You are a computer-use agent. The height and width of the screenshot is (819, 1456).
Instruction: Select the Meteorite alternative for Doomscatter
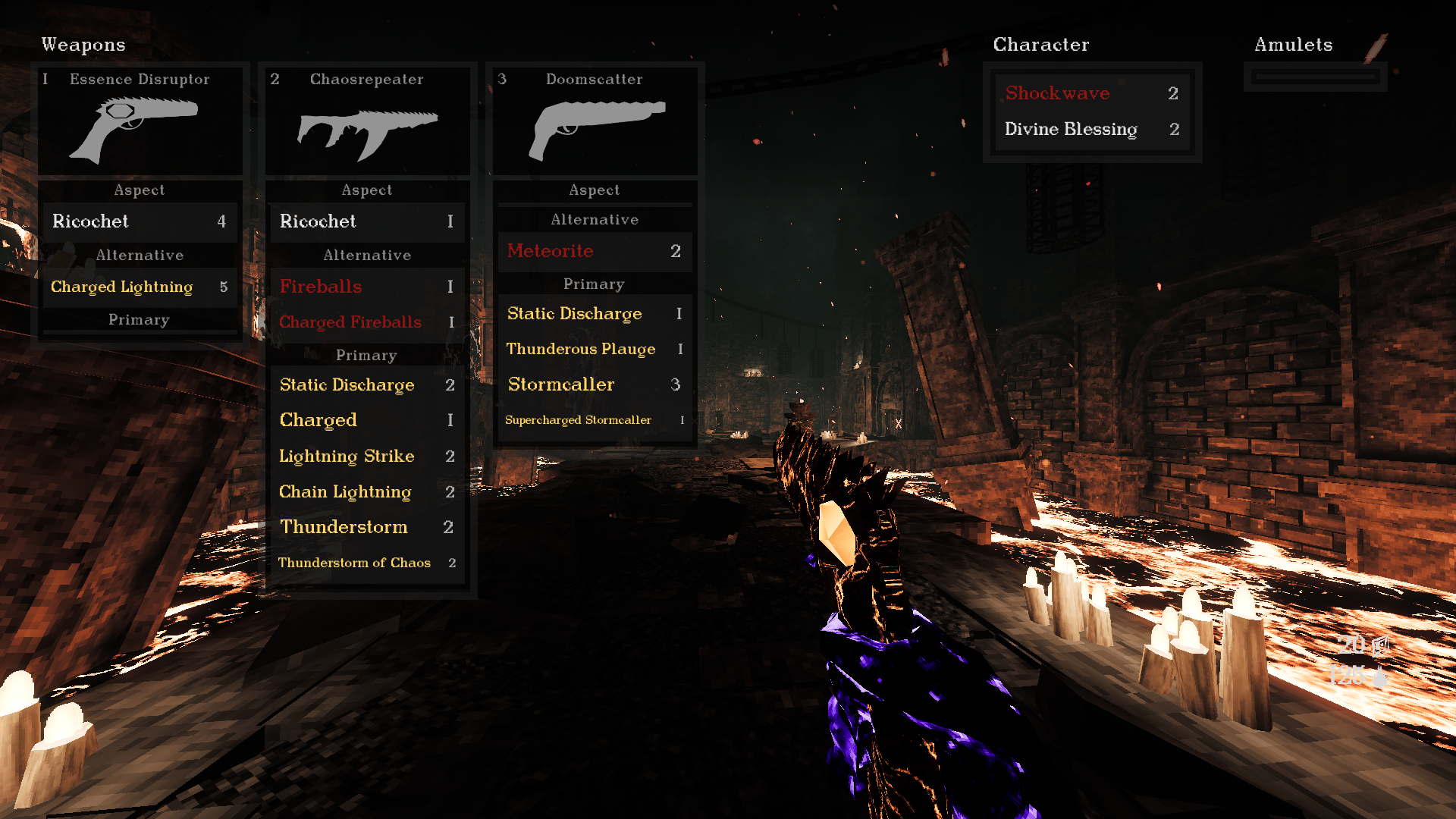[594, 250]
